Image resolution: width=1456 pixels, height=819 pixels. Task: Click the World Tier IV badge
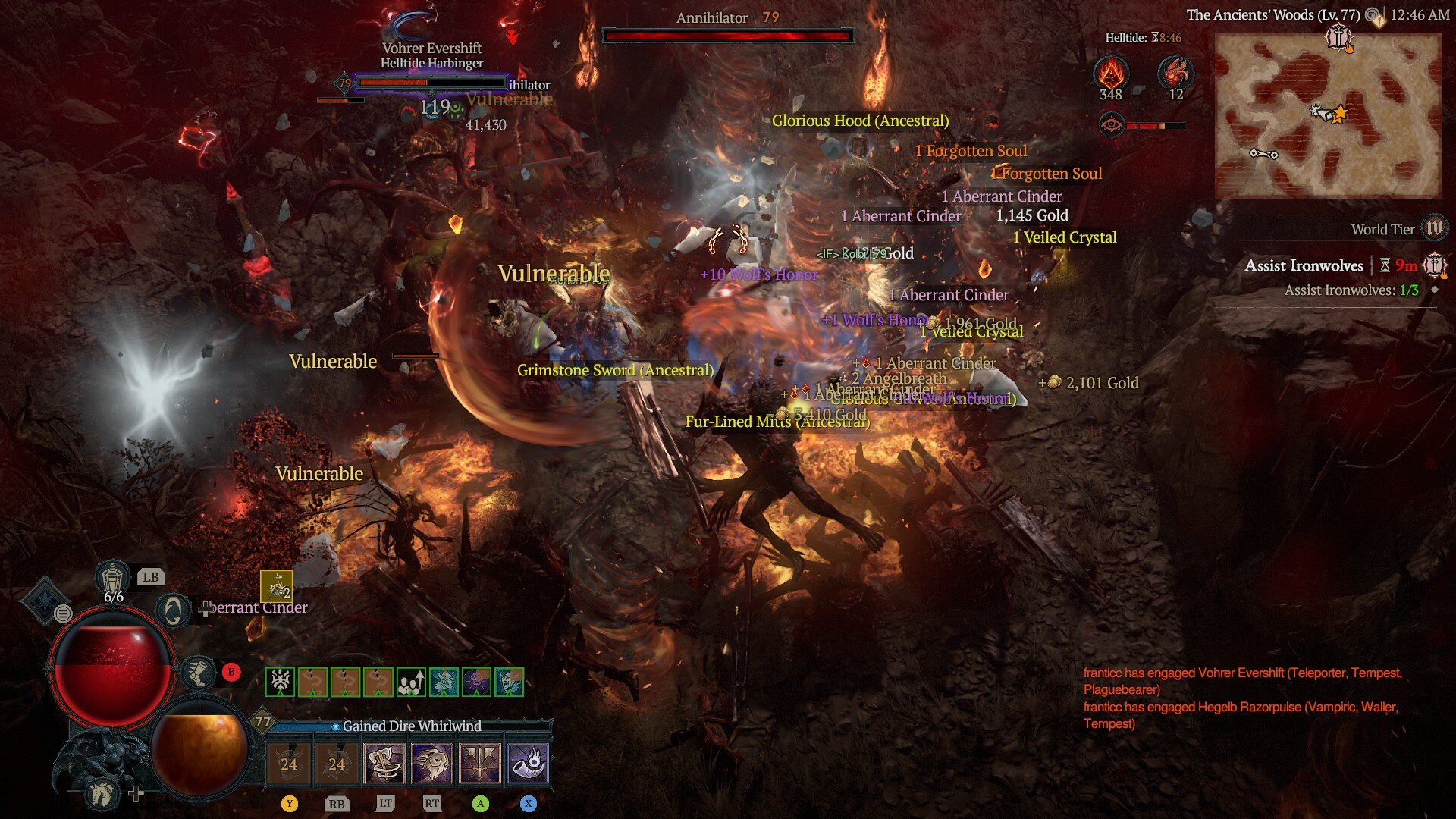click(1434, 228)
